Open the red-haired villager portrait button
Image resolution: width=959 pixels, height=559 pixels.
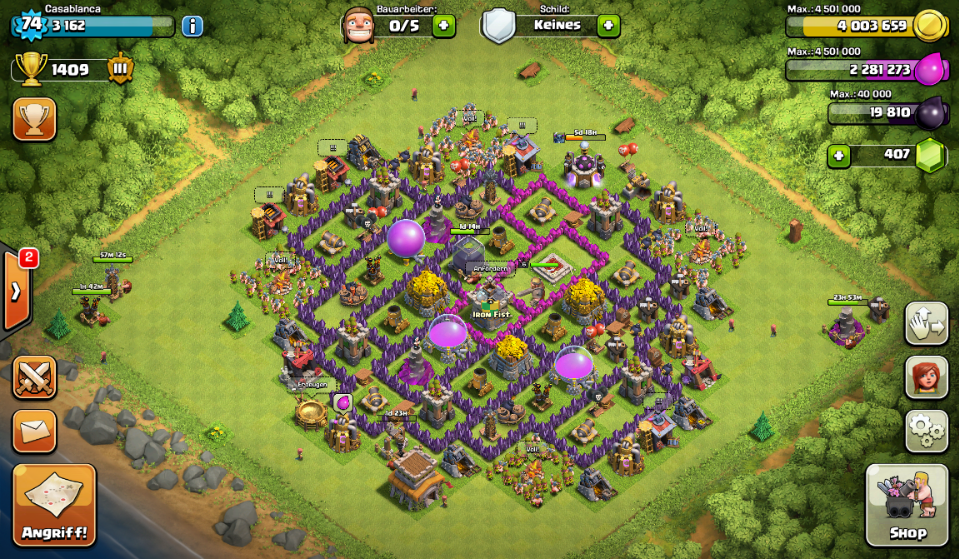pyautogui.click(x=926, y=377)
